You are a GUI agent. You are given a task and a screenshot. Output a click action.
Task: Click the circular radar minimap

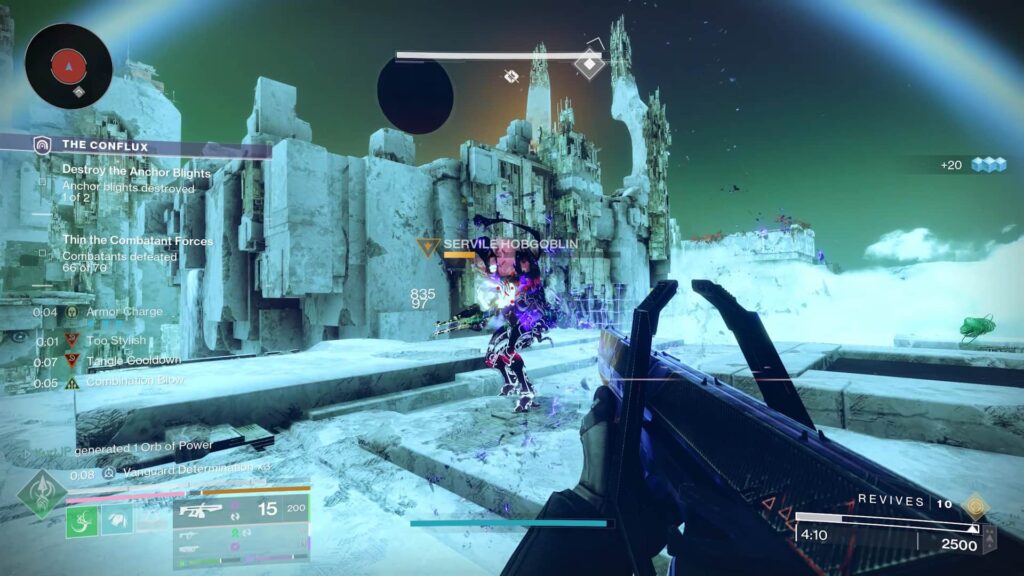pos(68,66)
